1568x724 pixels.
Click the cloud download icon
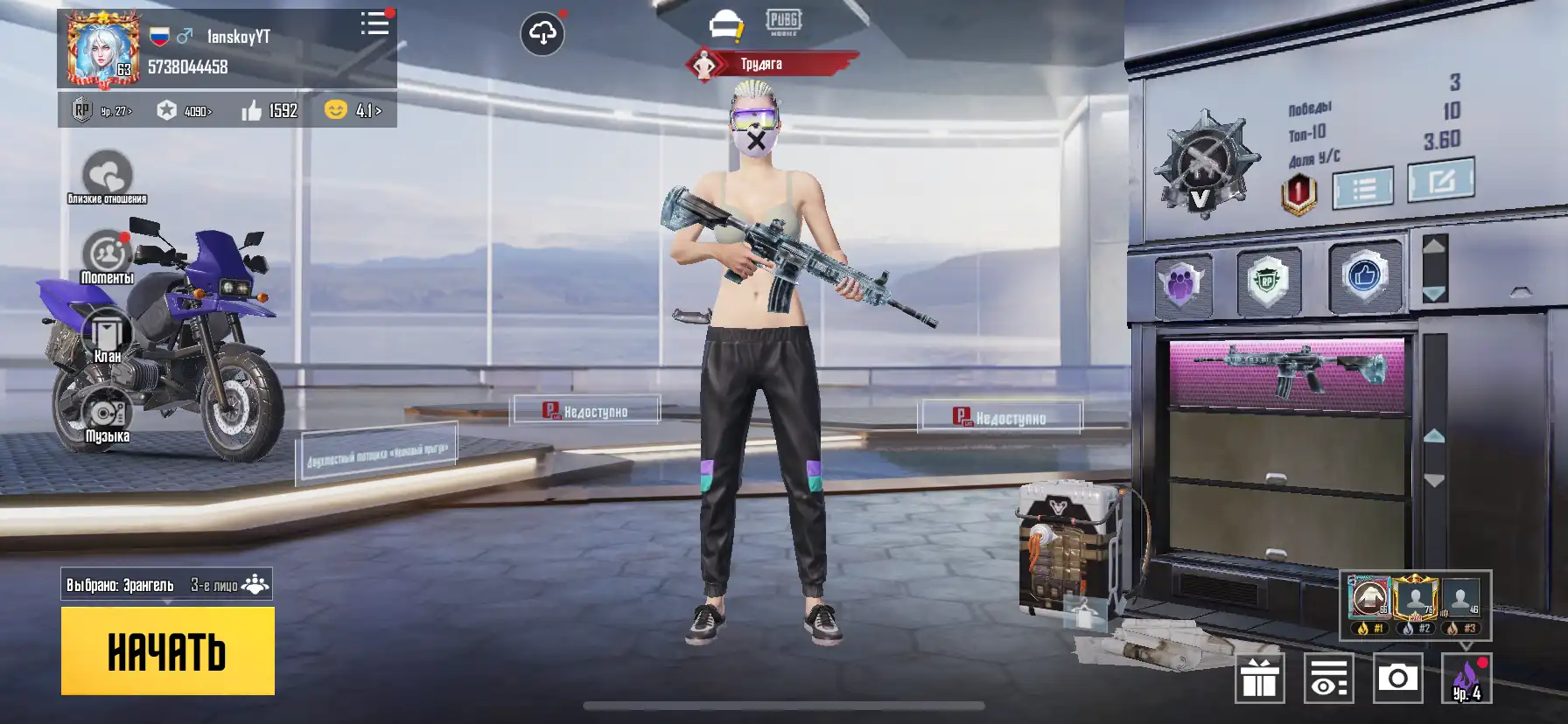click(x=542, y=34)
